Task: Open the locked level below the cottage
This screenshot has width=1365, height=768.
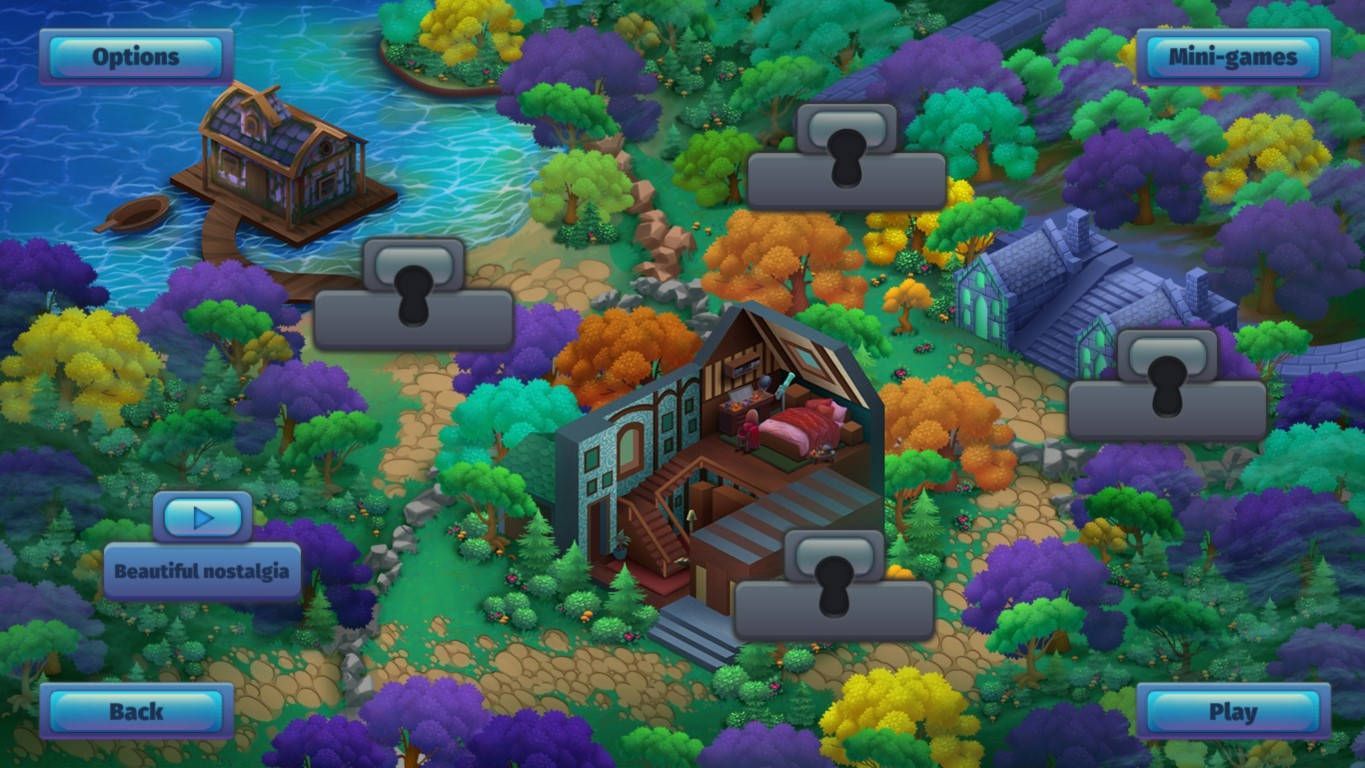Action: 834,590
